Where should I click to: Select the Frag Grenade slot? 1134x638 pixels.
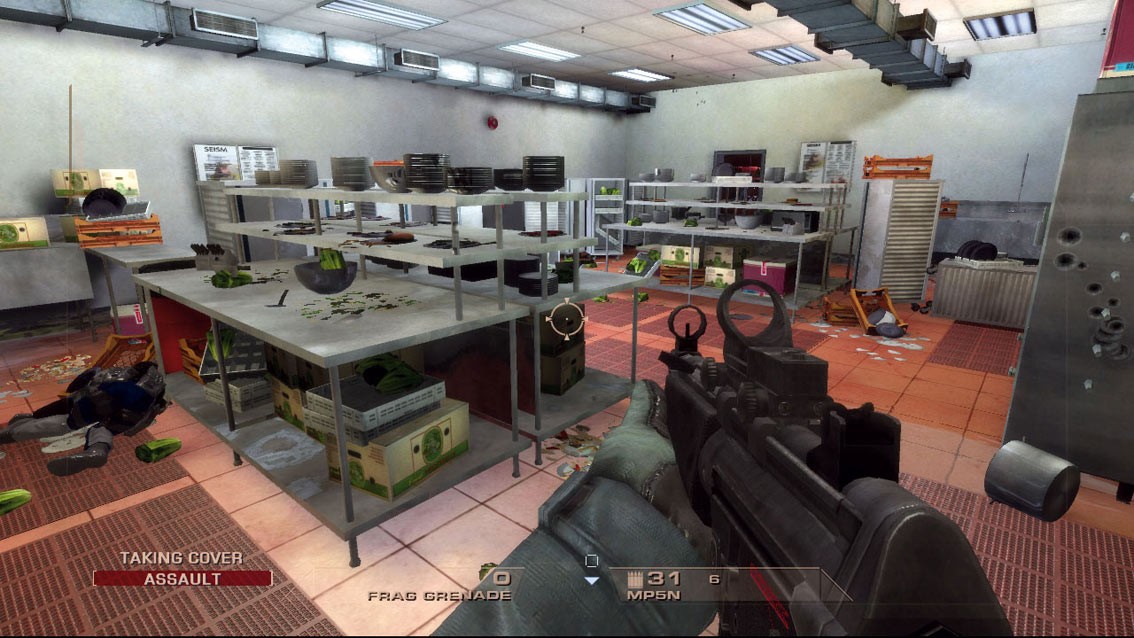click(x=441, y=585)
